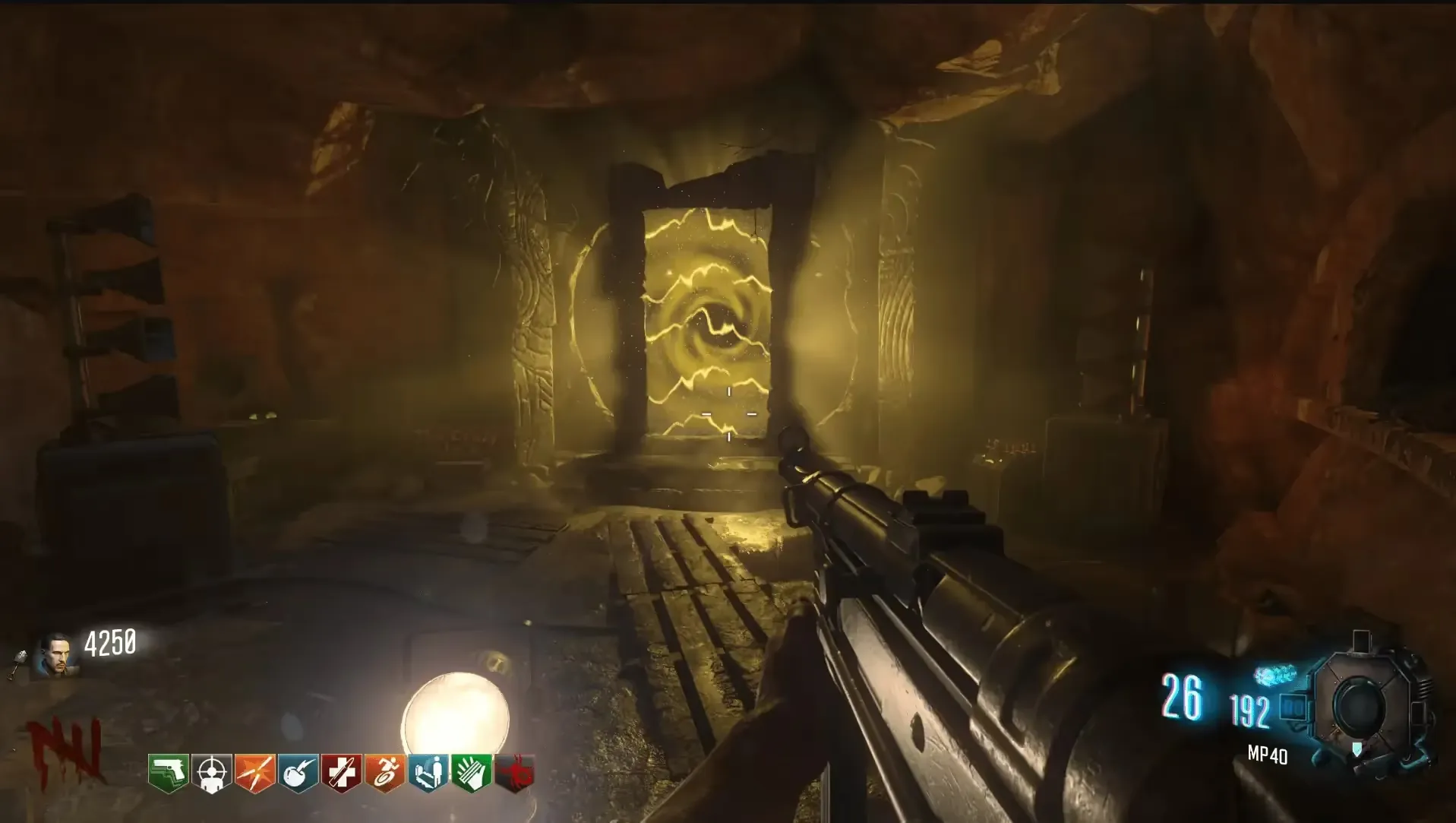Click the Deadshot crosshair perk icon

click(x=211, y=774)
